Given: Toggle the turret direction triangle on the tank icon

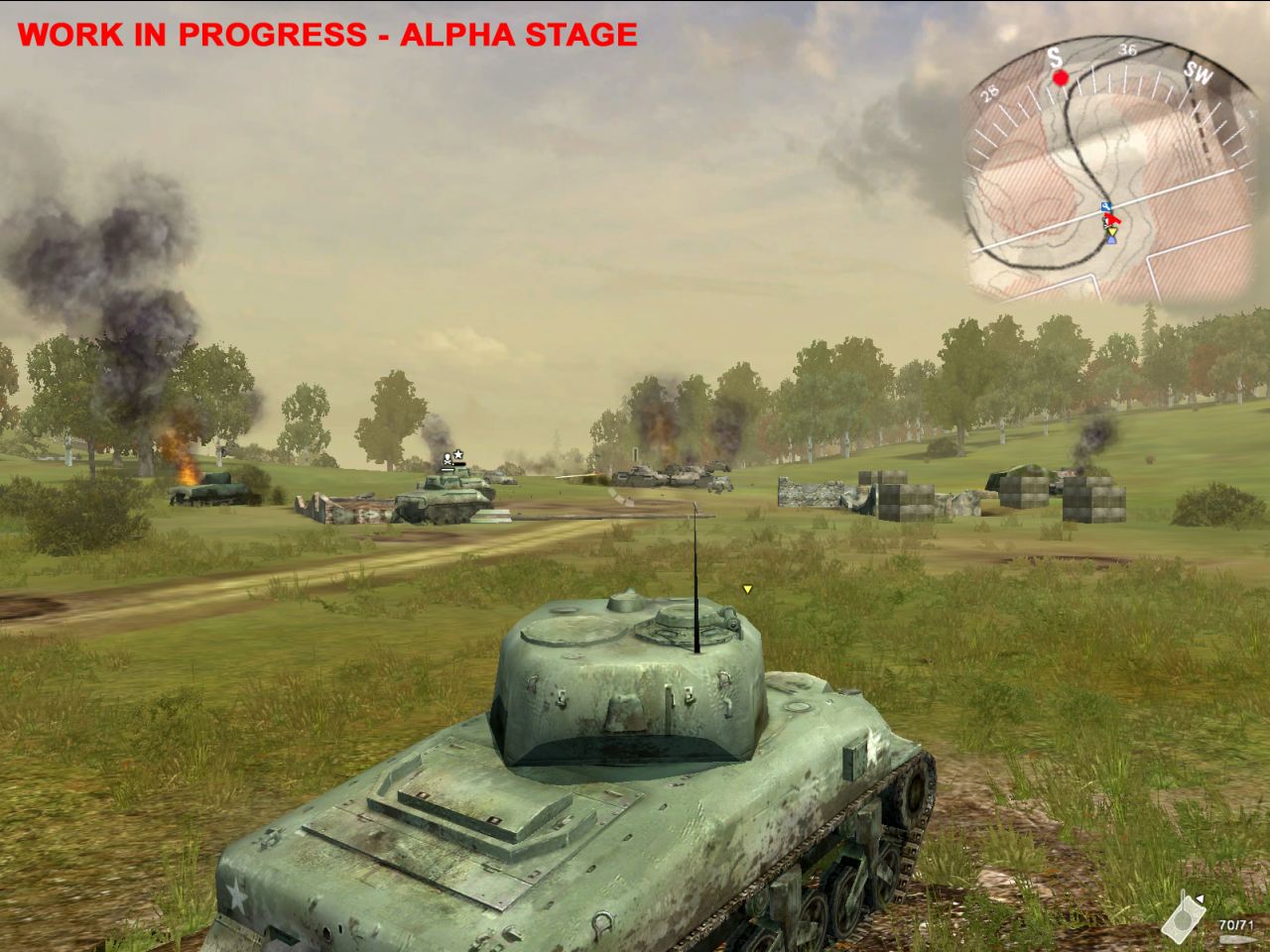Looking at the screenshot, I should coord(1200,898).
